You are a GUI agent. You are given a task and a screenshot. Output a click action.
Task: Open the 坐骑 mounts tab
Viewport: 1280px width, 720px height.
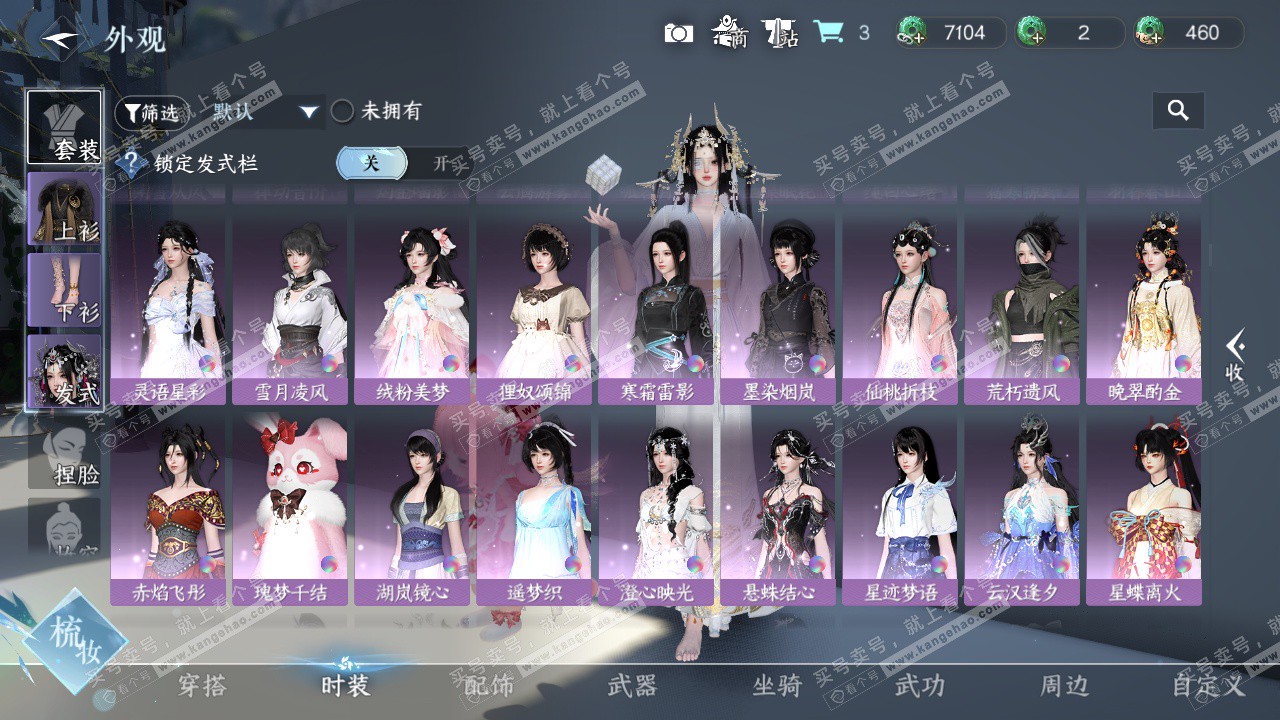pyautogui.click(x=777, y=685)
